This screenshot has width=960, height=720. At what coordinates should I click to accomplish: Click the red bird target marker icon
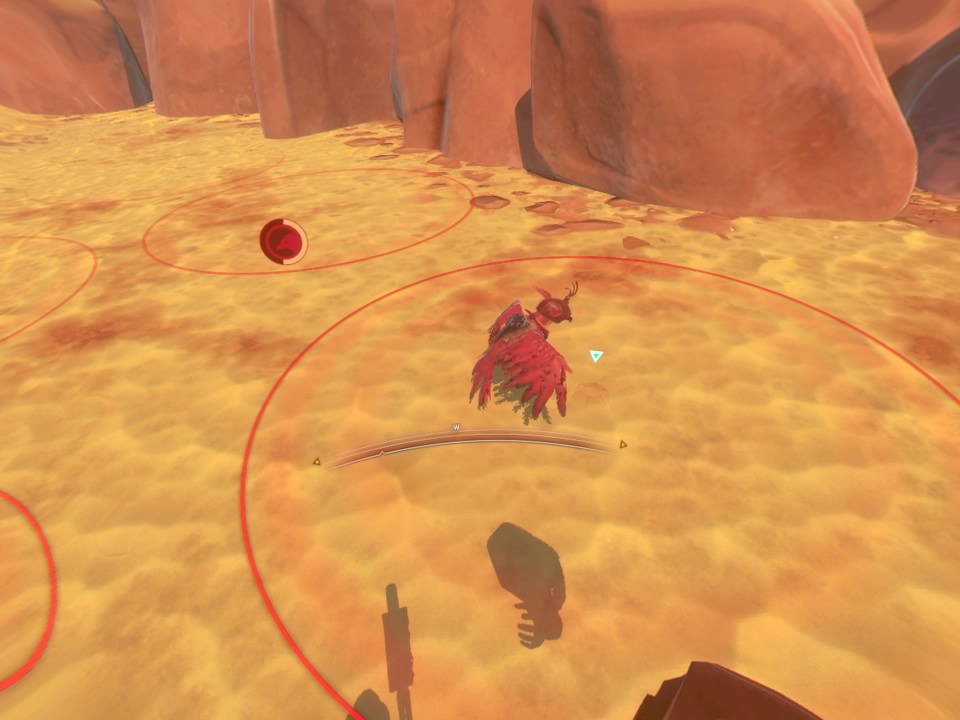283,242
